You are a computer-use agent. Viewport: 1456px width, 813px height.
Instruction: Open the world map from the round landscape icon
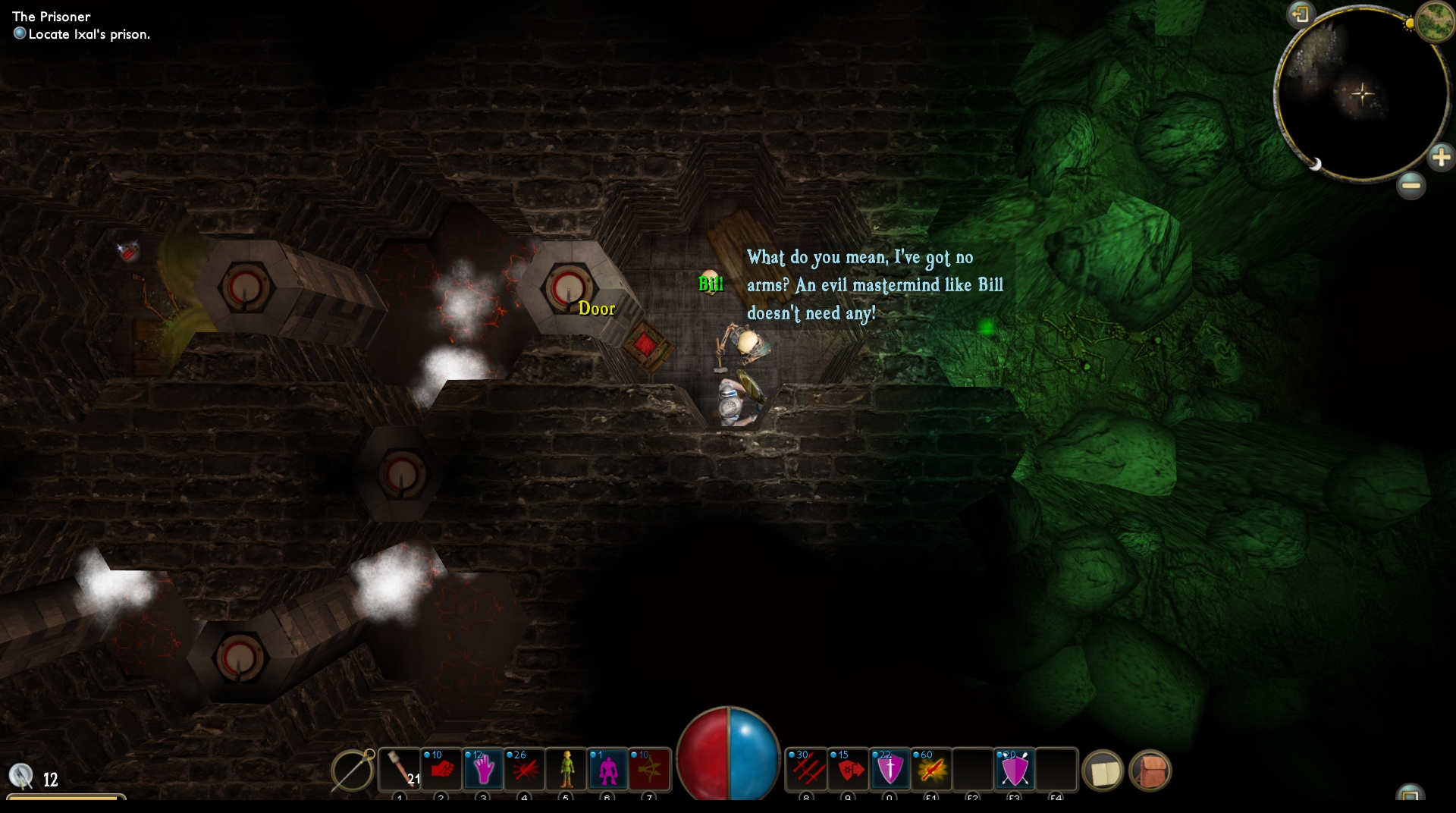1433,20
